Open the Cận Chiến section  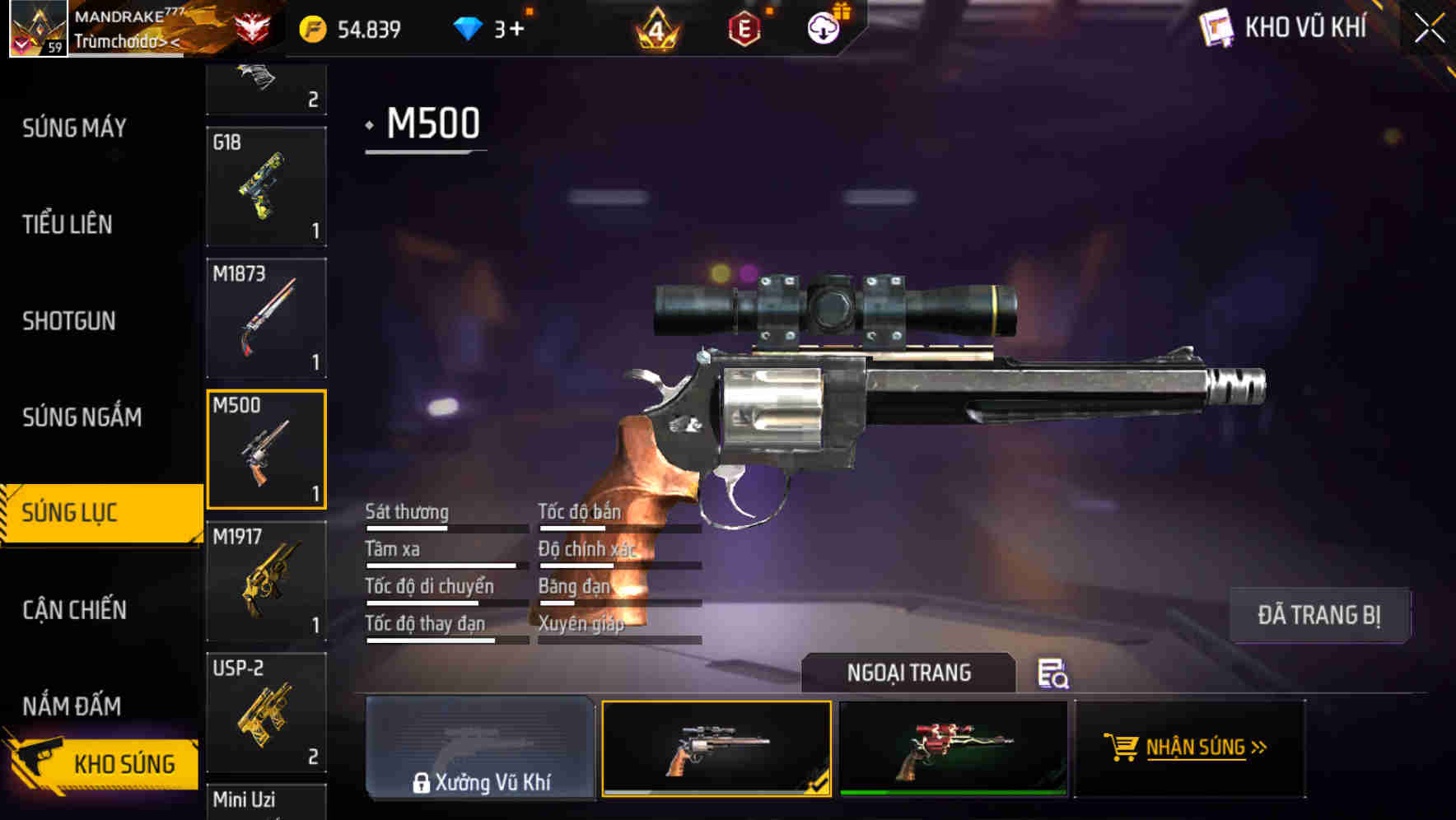click(74, 610)
